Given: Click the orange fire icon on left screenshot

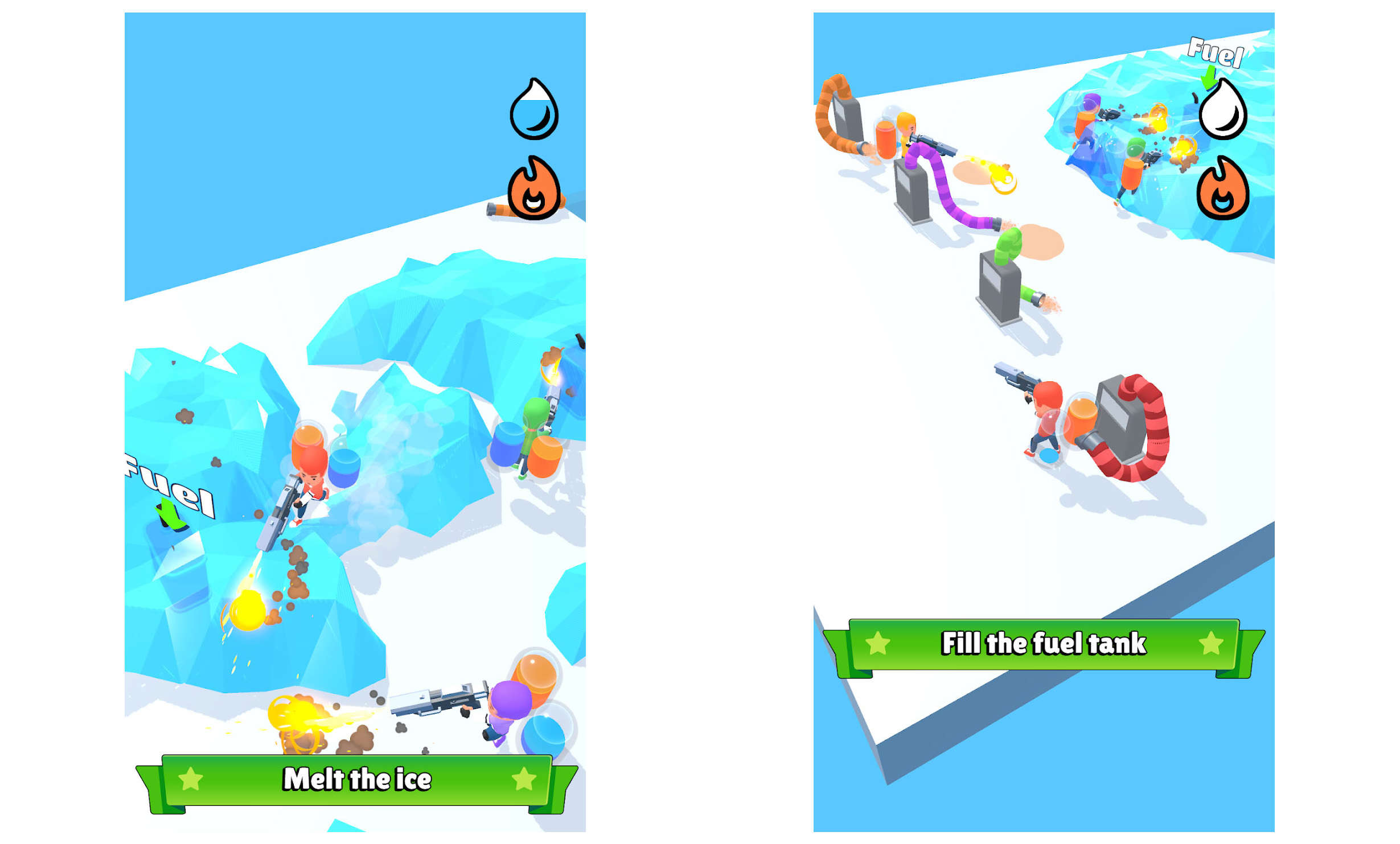Looking at the screenshot, I should (x=535, y=192).
